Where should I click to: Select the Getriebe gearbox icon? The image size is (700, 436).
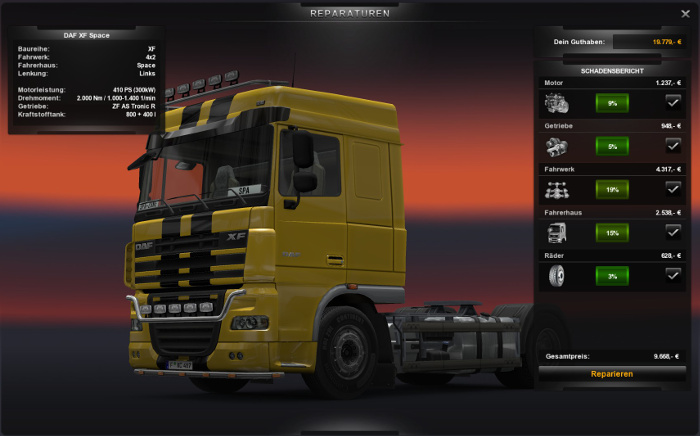[x=557, y=145]
